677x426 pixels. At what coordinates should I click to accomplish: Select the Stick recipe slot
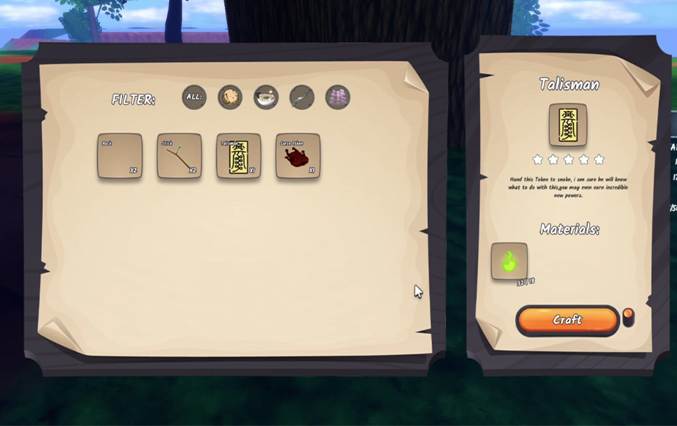pos(179,156)
